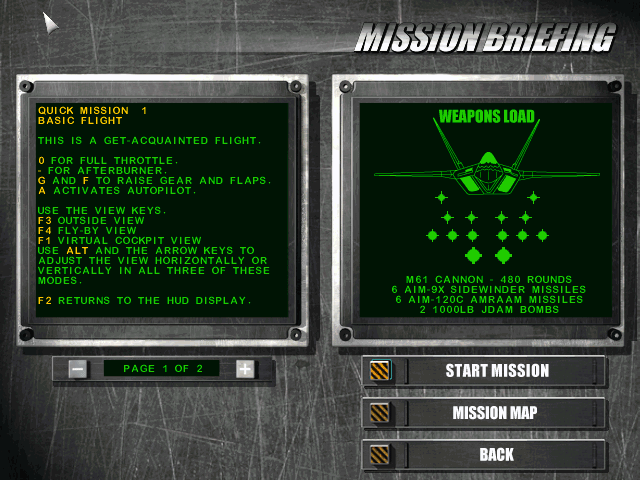This screenshot has height=480, width=640.
Task: Open the Mission Map
Action: tap(496, 413)
